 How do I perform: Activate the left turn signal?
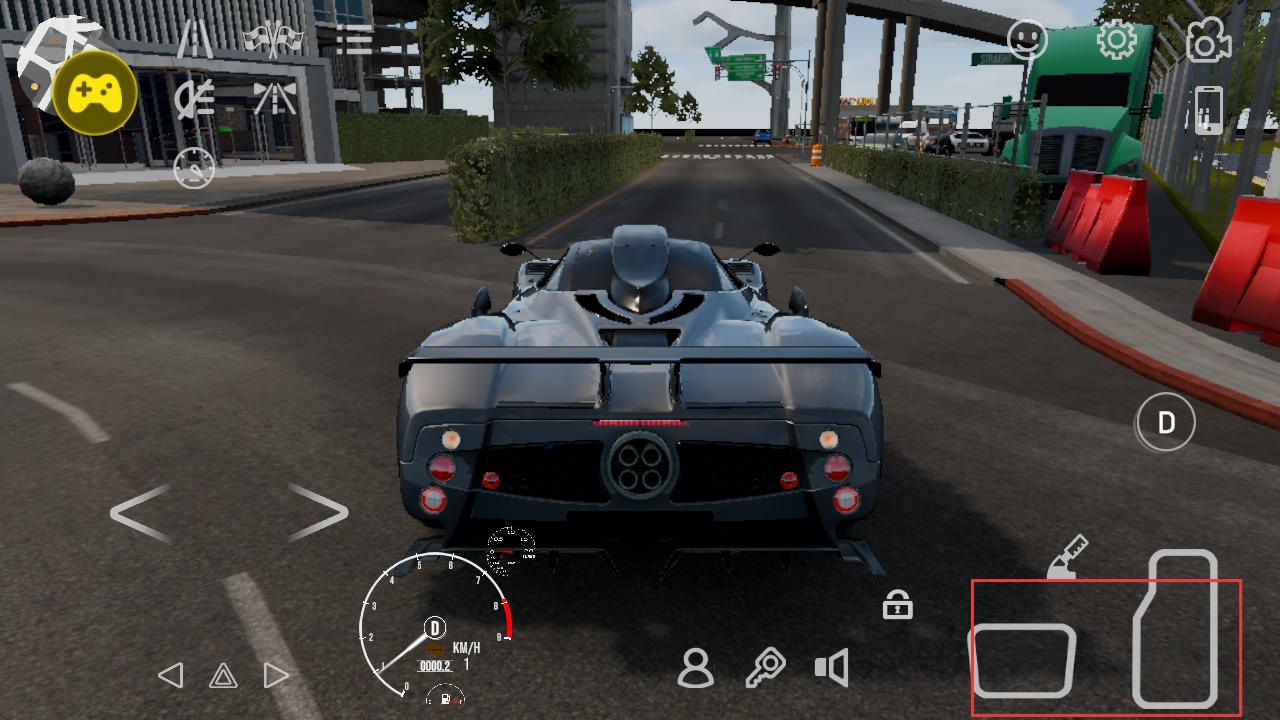[x=171, y=676]
